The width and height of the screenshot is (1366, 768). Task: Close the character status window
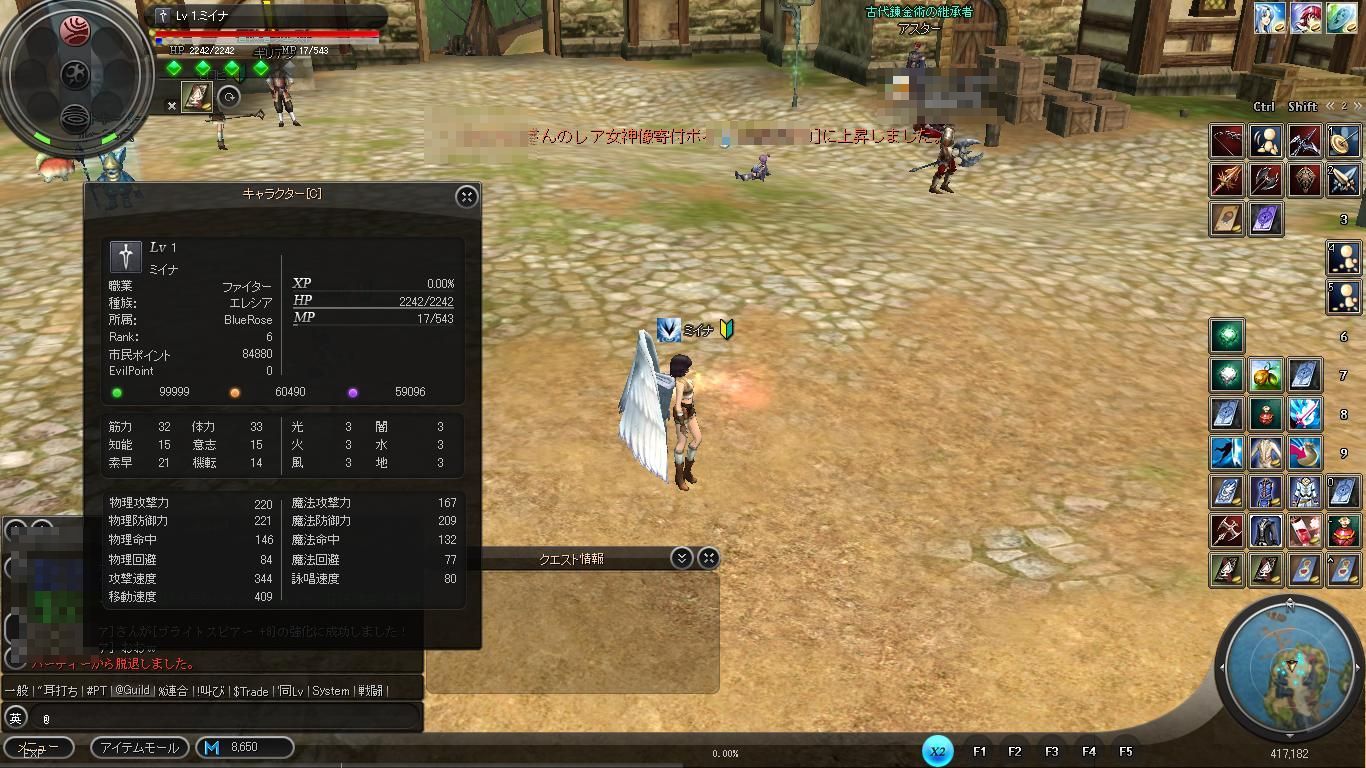tap(466, 196)
